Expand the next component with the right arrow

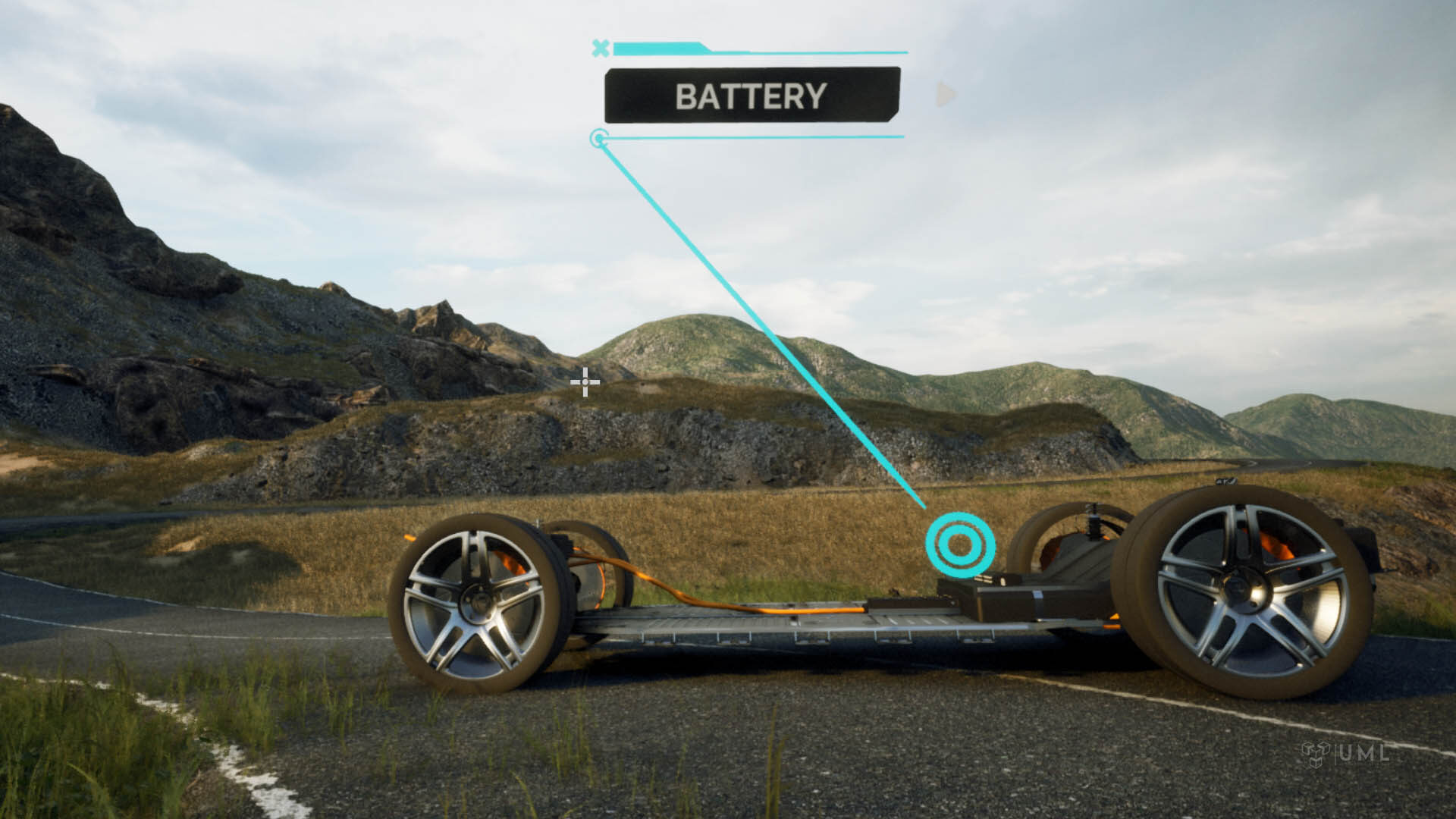(x=944, y=93)
